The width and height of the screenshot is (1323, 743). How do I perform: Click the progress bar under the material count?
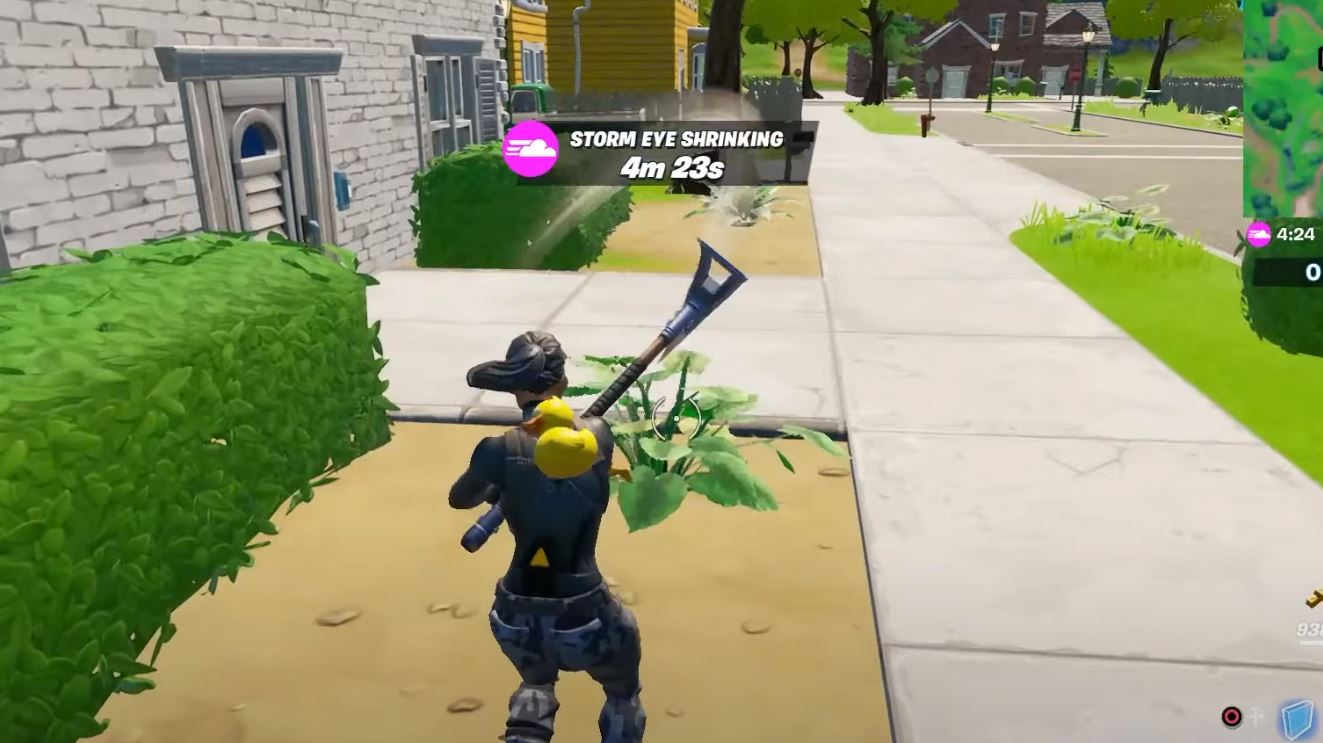(x=1308, y=643)
